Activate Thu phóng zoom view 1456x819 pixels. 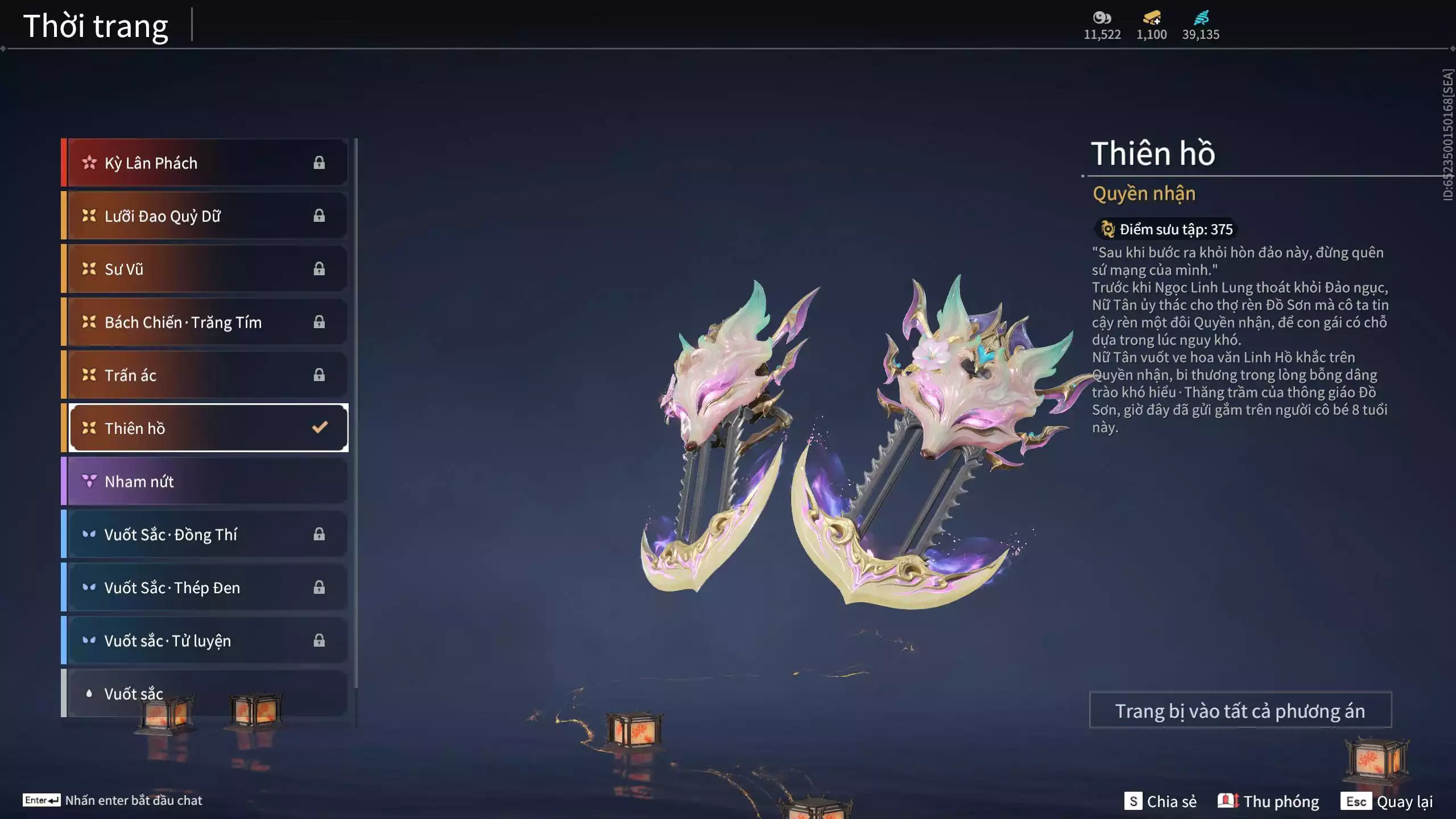[x=1268, y=801]
